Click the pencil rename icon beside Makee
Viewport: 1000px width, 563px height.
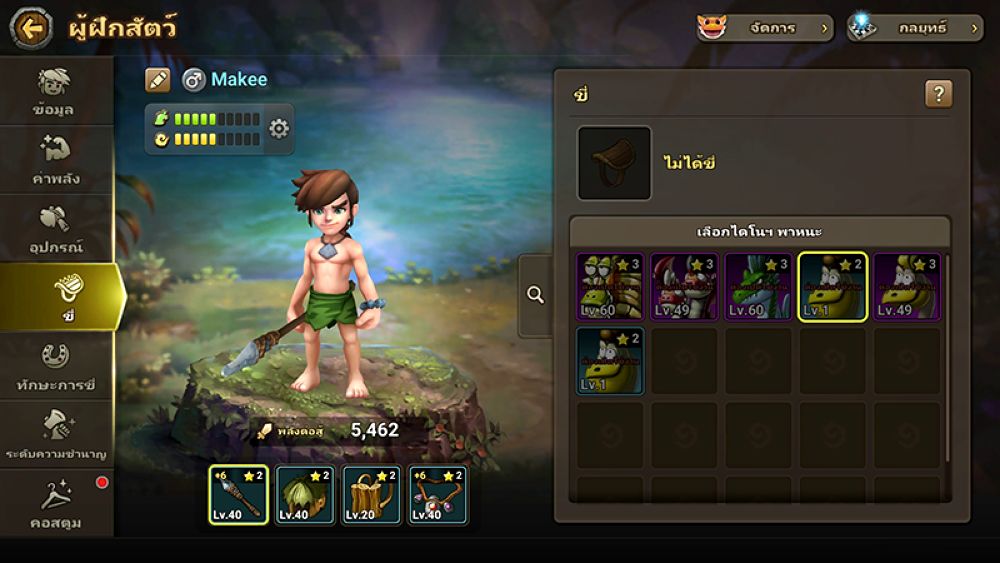tap(158, 80)
